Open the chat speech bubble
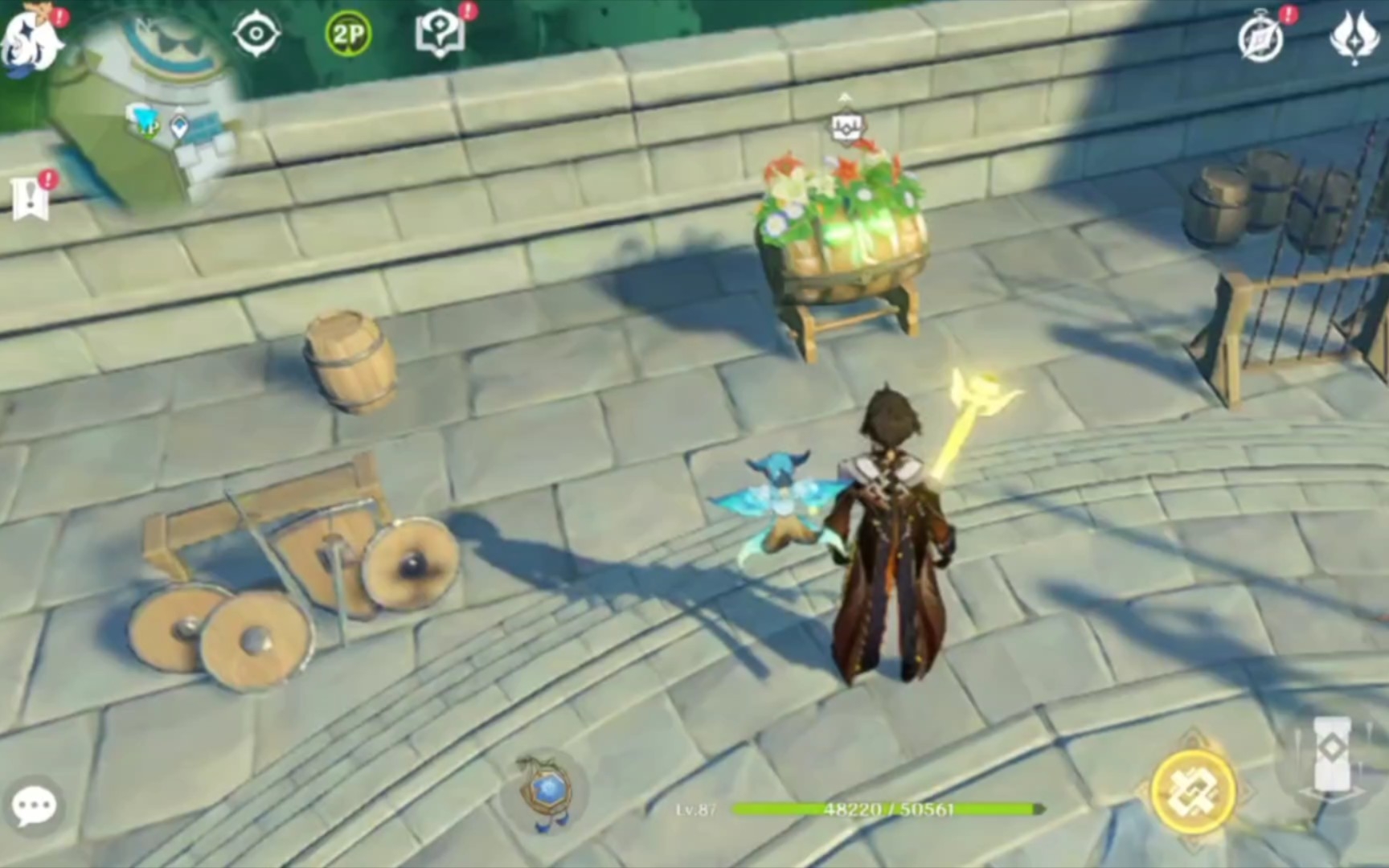 (34, 806)
